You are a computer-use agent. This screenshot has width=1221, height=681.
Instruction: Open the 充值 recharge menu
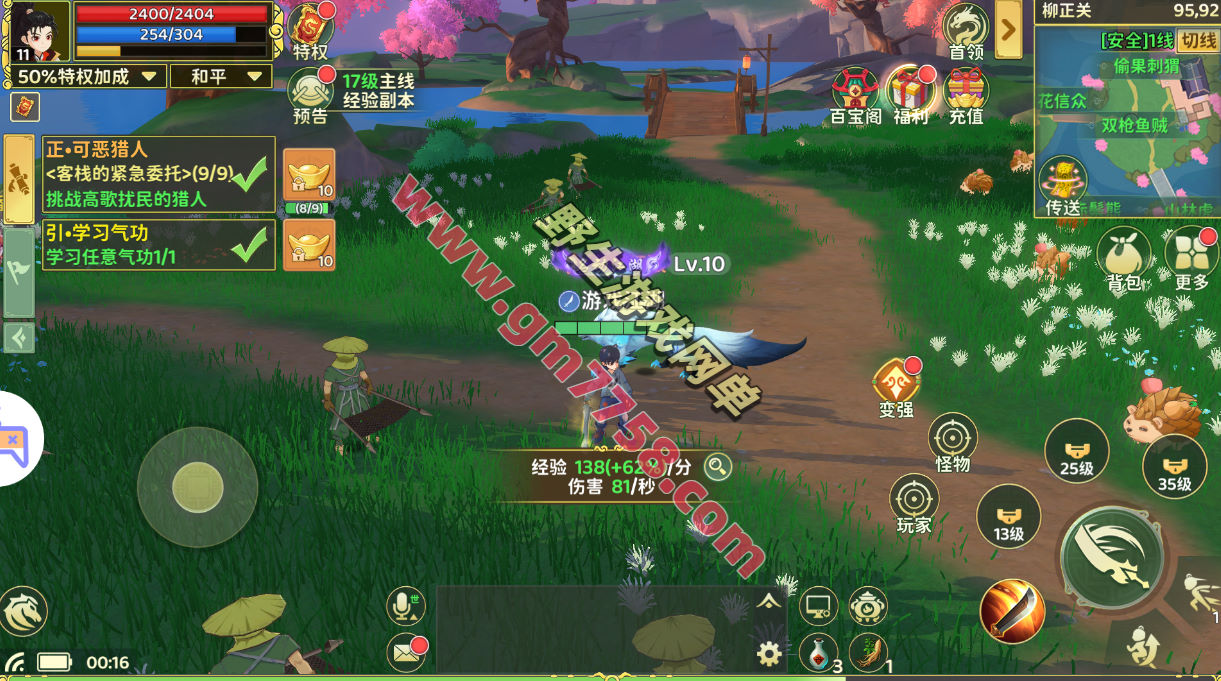[x=965, y=93]
